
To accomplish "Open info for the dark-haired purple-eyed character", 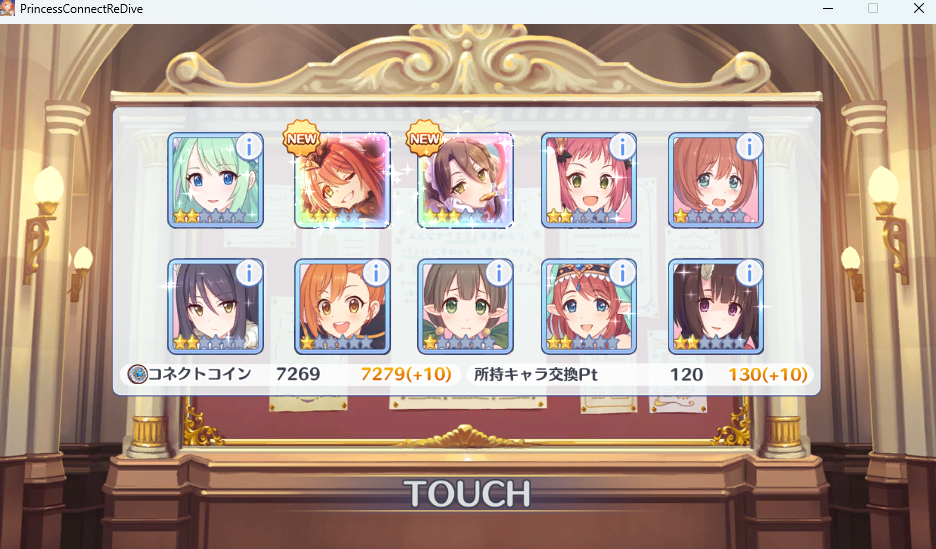I will click(x=748, y=273).
